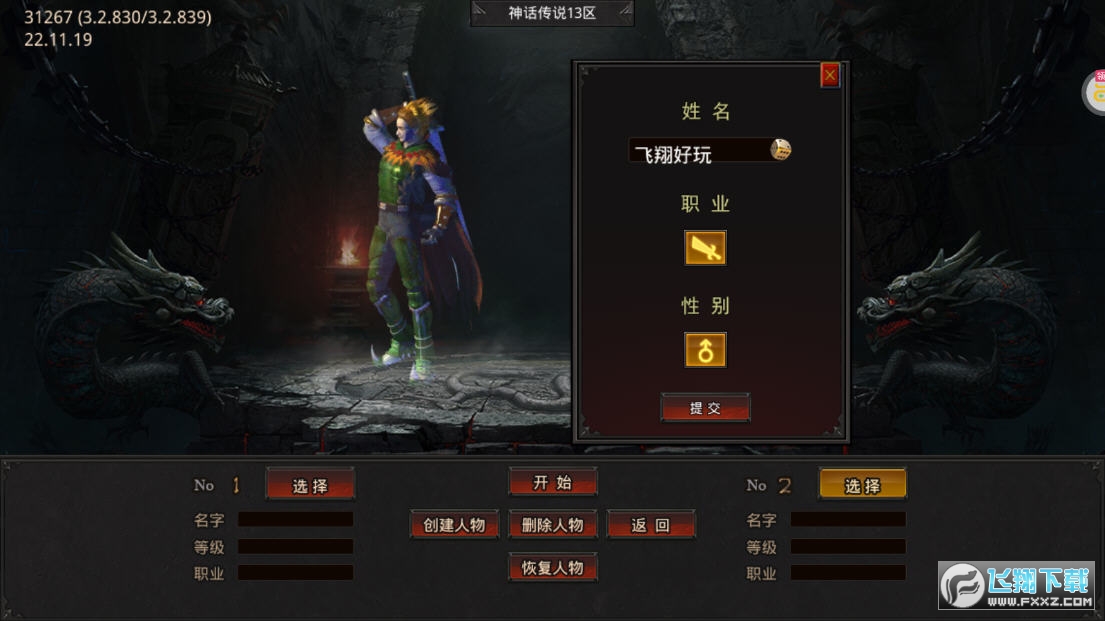This screenshot has width=1105, height=621.
Task: Choose the male gender icon
Action: (x=705, y=350)
